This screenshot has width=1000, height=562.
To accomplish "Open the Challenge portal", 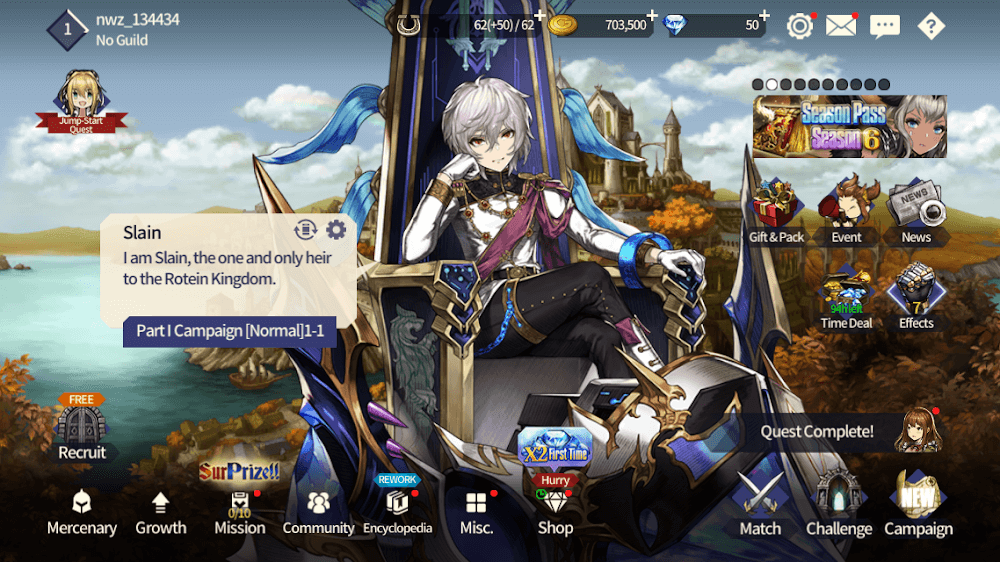I will 838,506.
